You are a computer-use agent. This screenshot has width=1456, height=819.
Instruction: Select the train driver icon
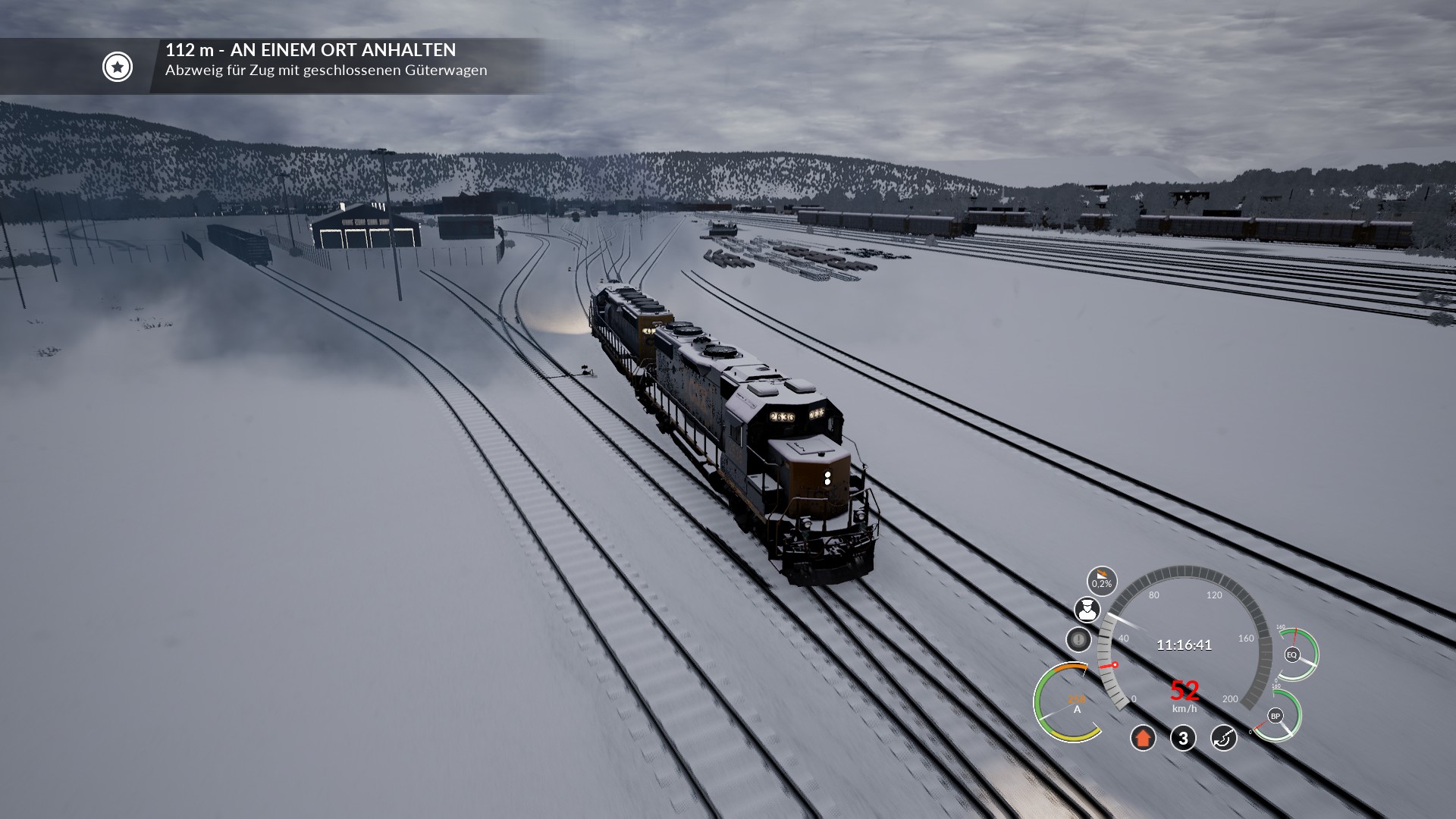[1087, 609]
